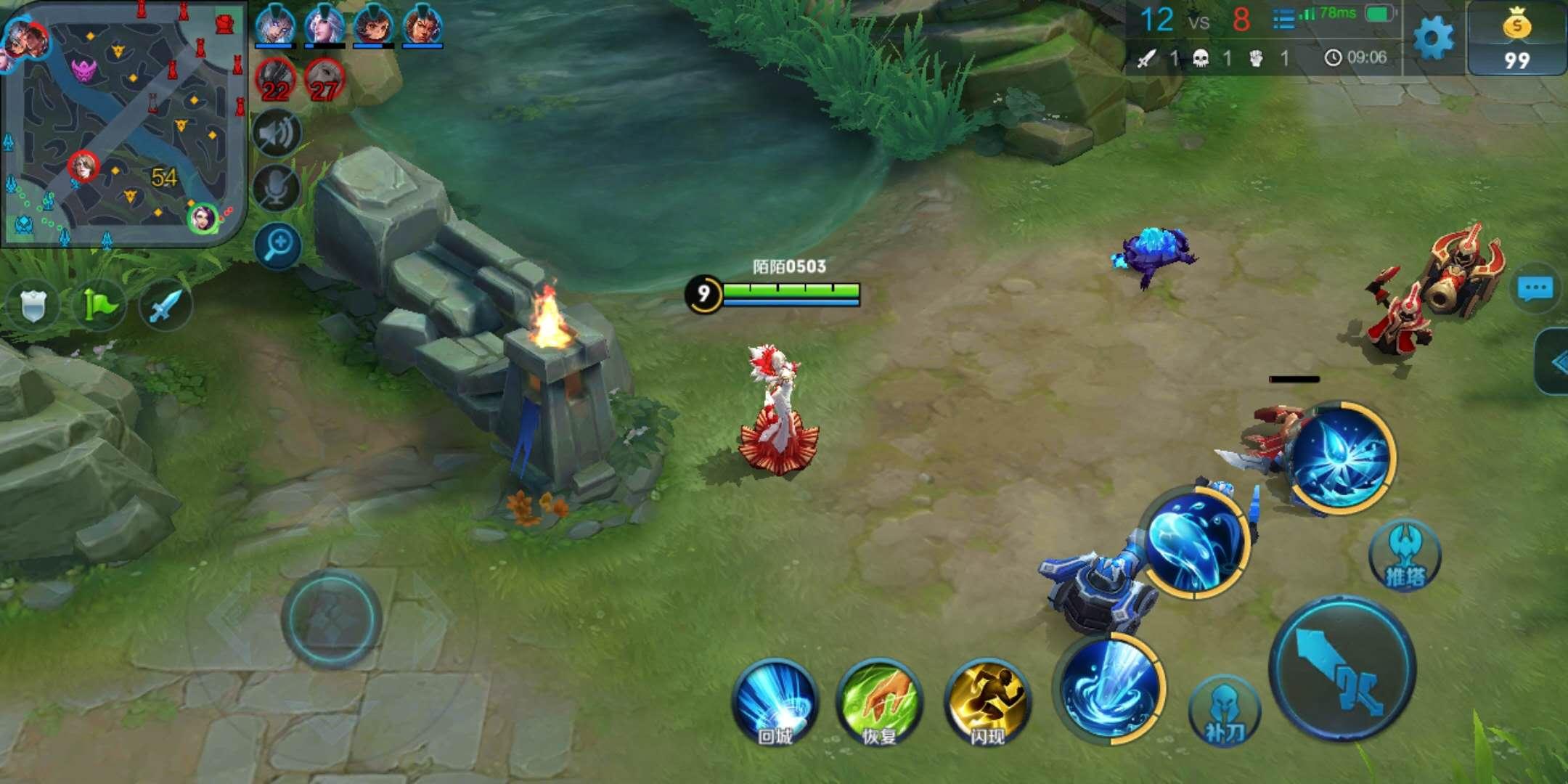Activate the water splash skill
Image resolution: width=1568 pixels, height=784 pixels.
1196,542
